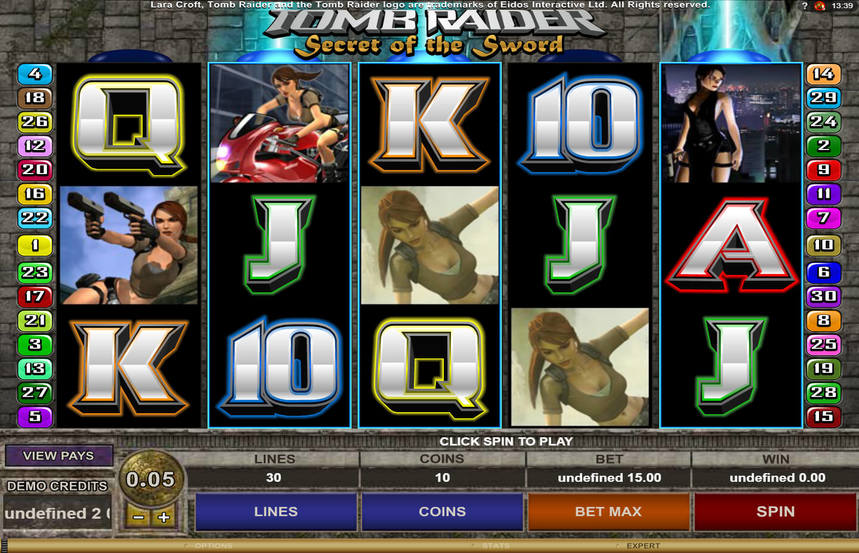The width and height of the screenshot is (859, 553).
Task: Select payline marker 1
Action: (x=35, y=245)
